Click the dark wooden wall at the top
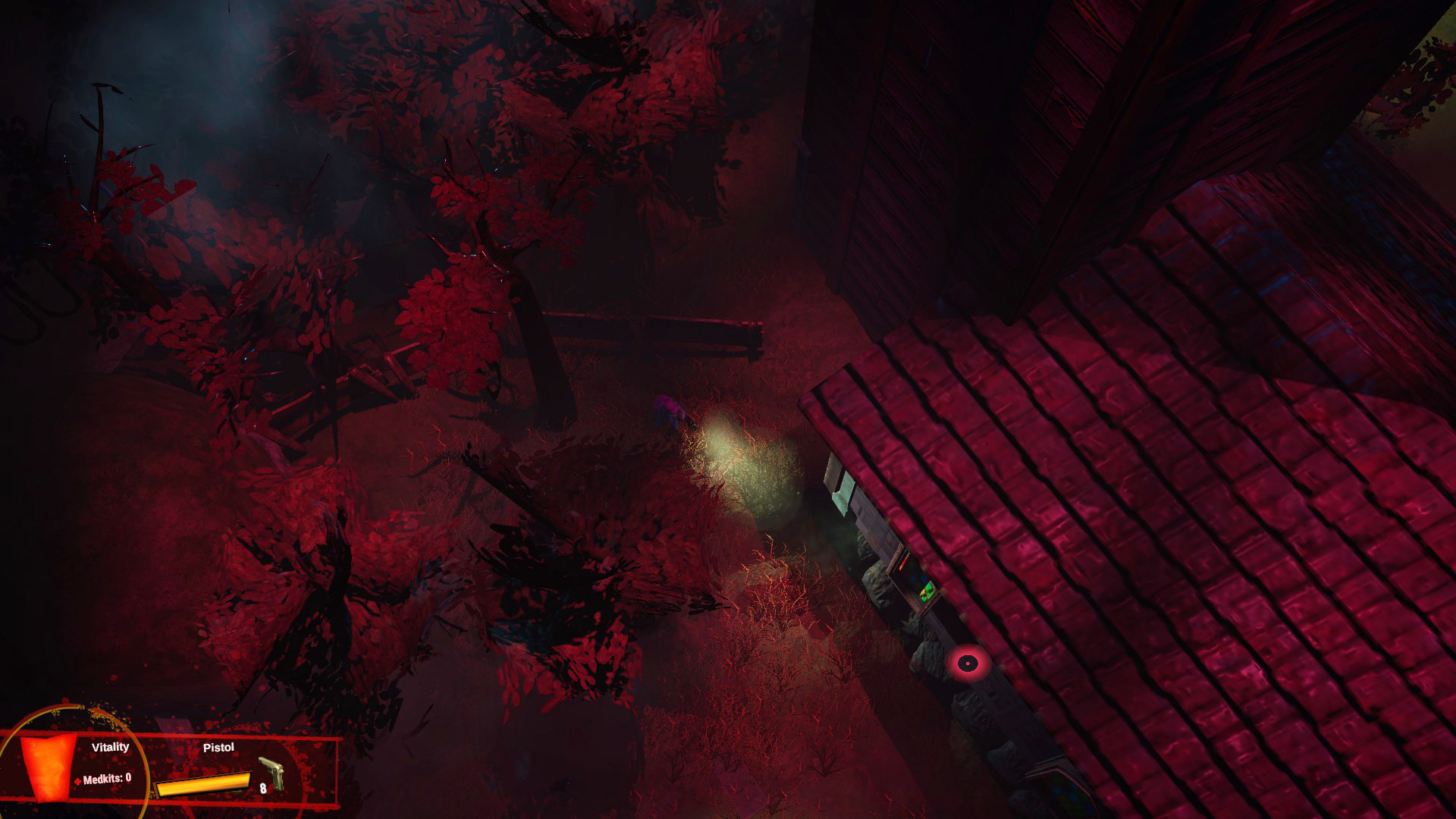The image size is (1456, 819). [x=948, y=114]
